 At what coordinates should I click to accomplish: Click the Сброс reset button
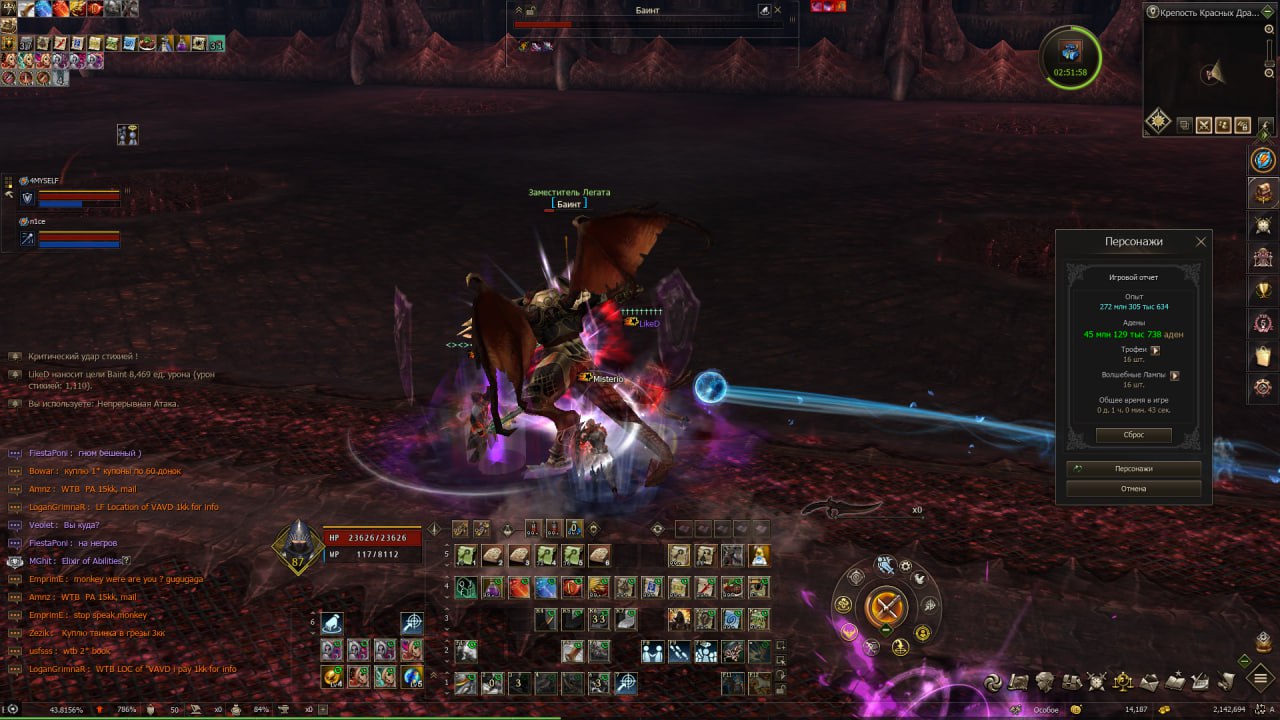click(1133, 435)
